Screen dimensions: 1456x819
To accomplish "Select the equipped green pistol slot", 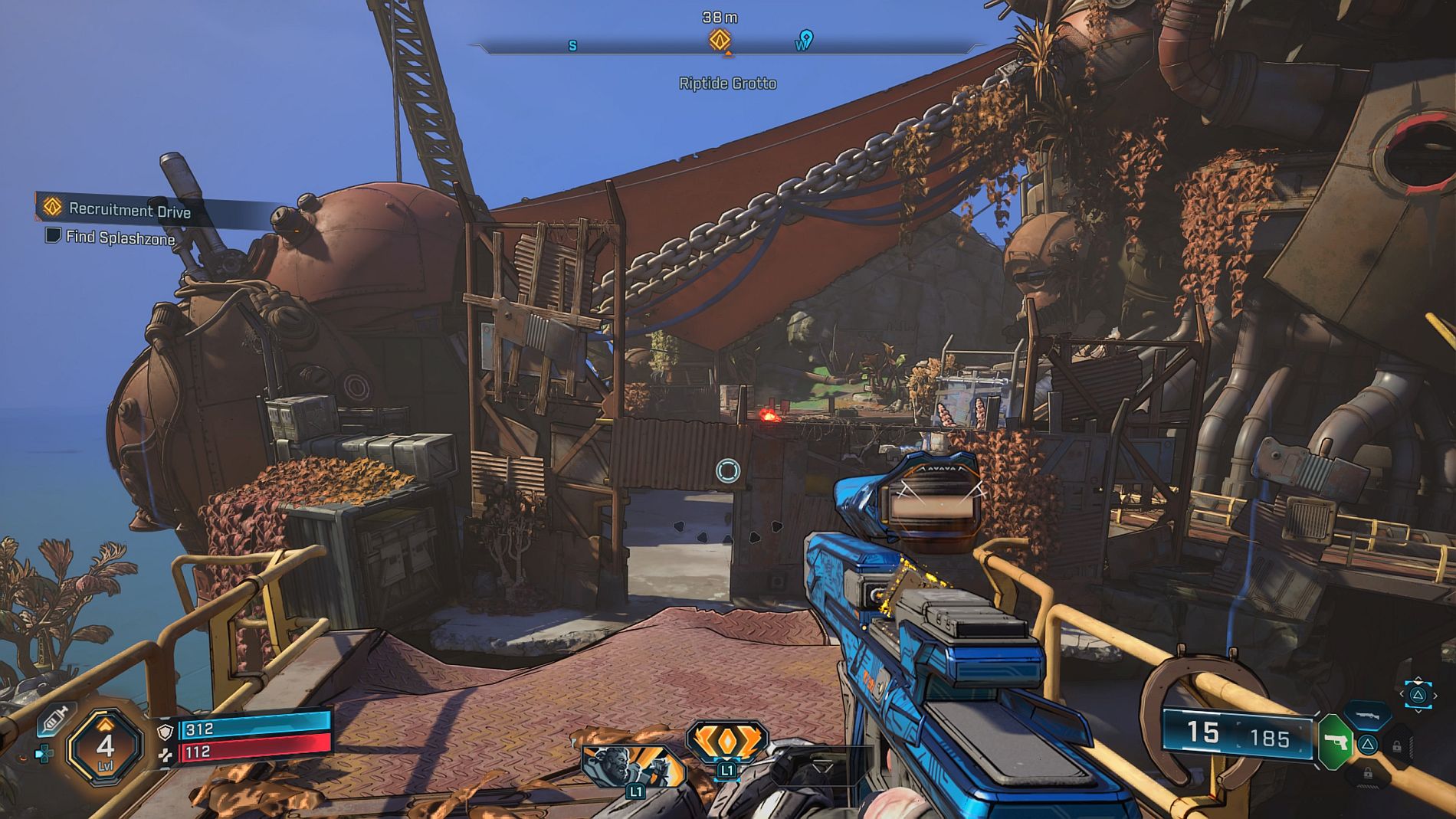I will 1334,740.
